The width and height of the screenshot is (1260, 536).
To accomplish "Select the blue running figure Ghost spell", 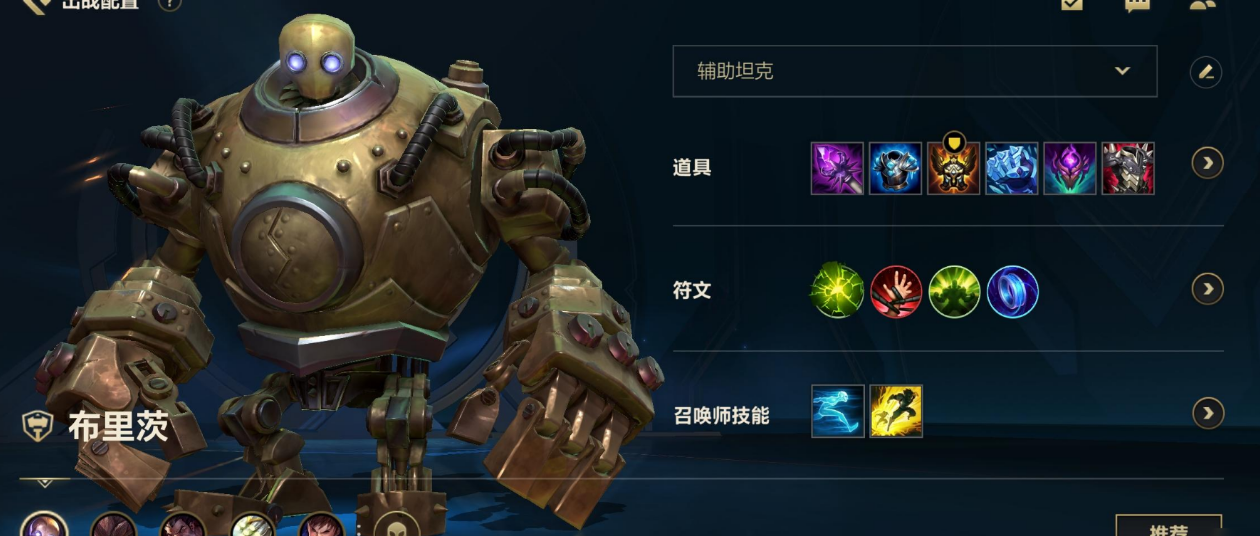I will (837, 411).
